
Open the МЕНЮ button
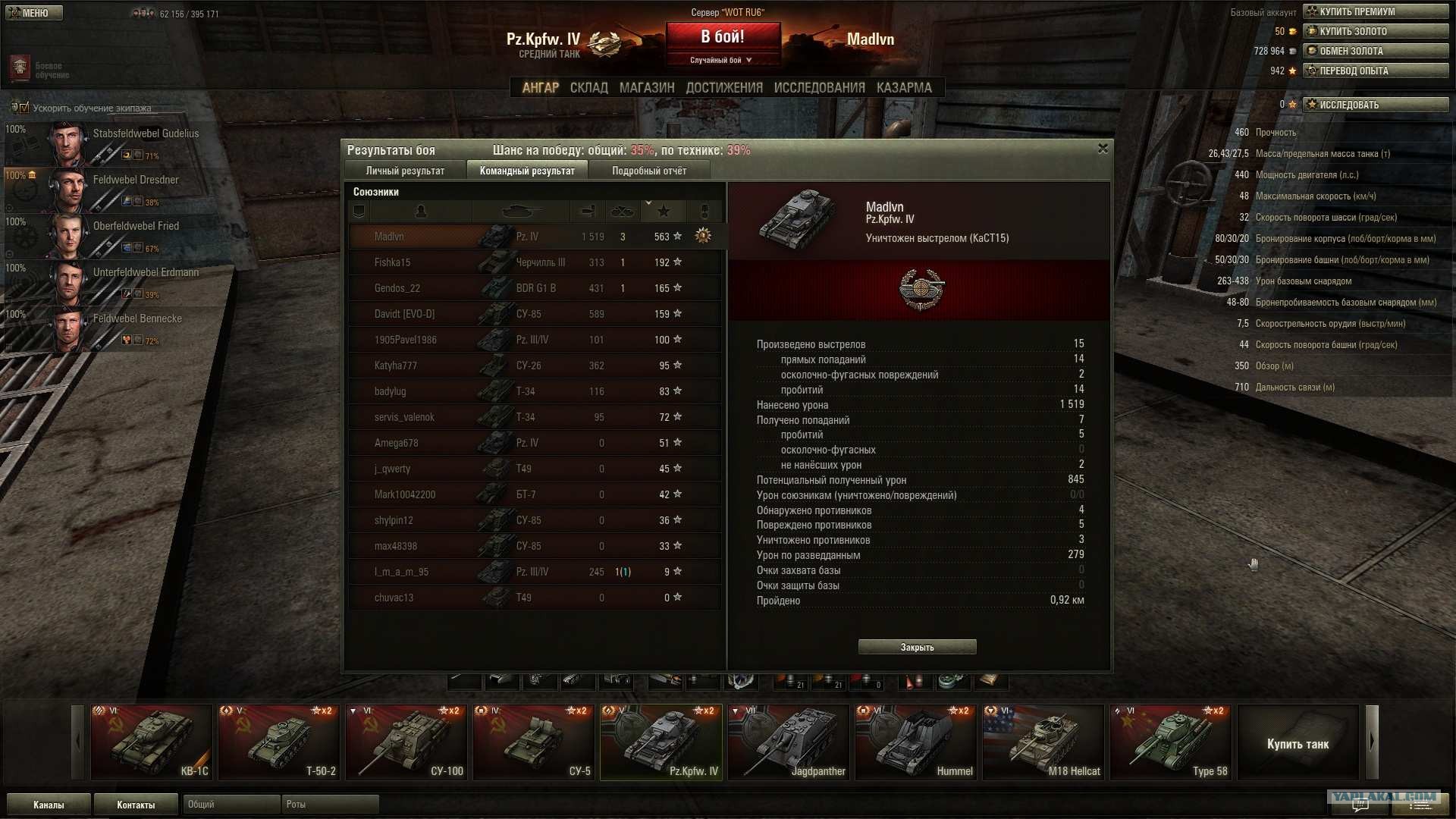33,13
